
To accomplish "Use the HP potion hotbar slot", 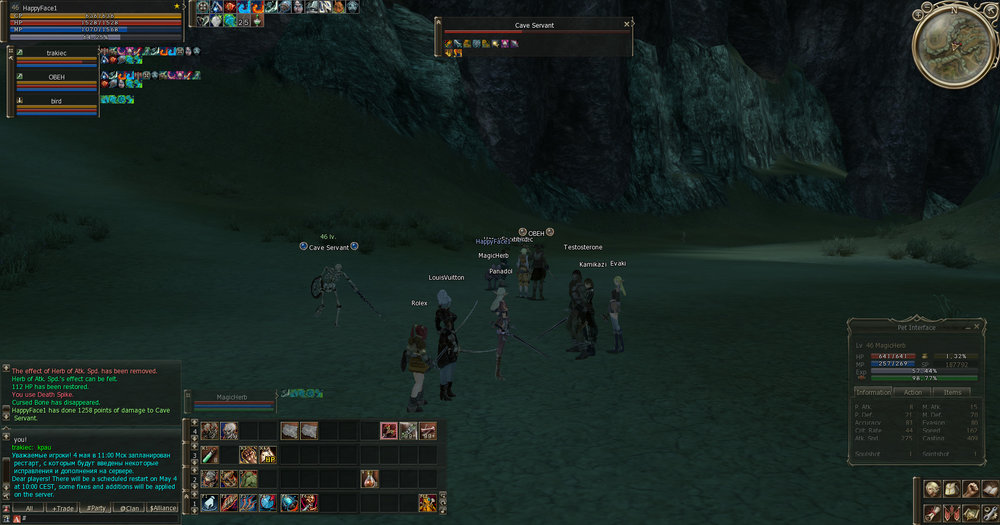I will point(268,455).
